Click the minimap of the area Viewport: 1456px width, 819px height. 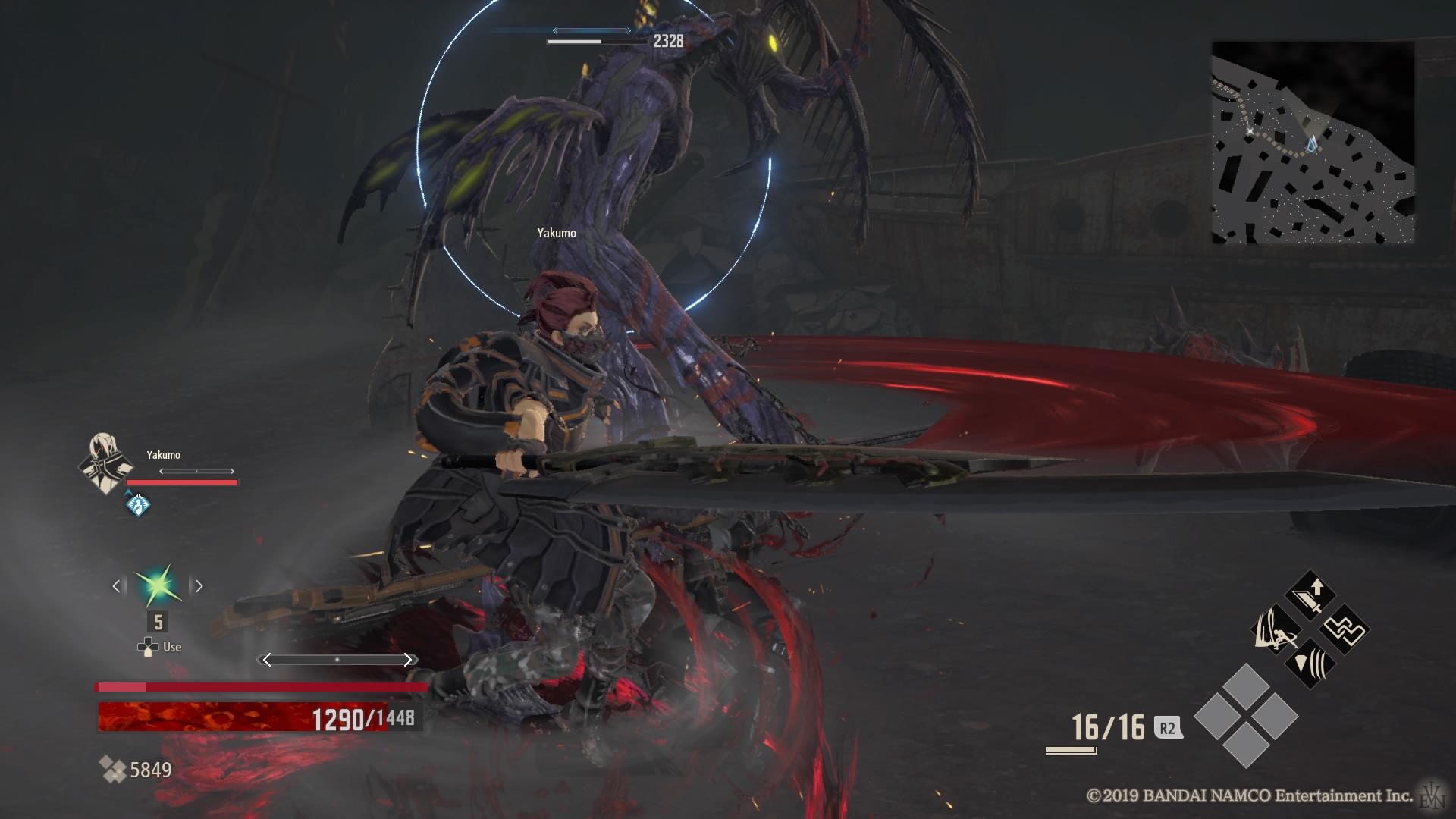1312,143
